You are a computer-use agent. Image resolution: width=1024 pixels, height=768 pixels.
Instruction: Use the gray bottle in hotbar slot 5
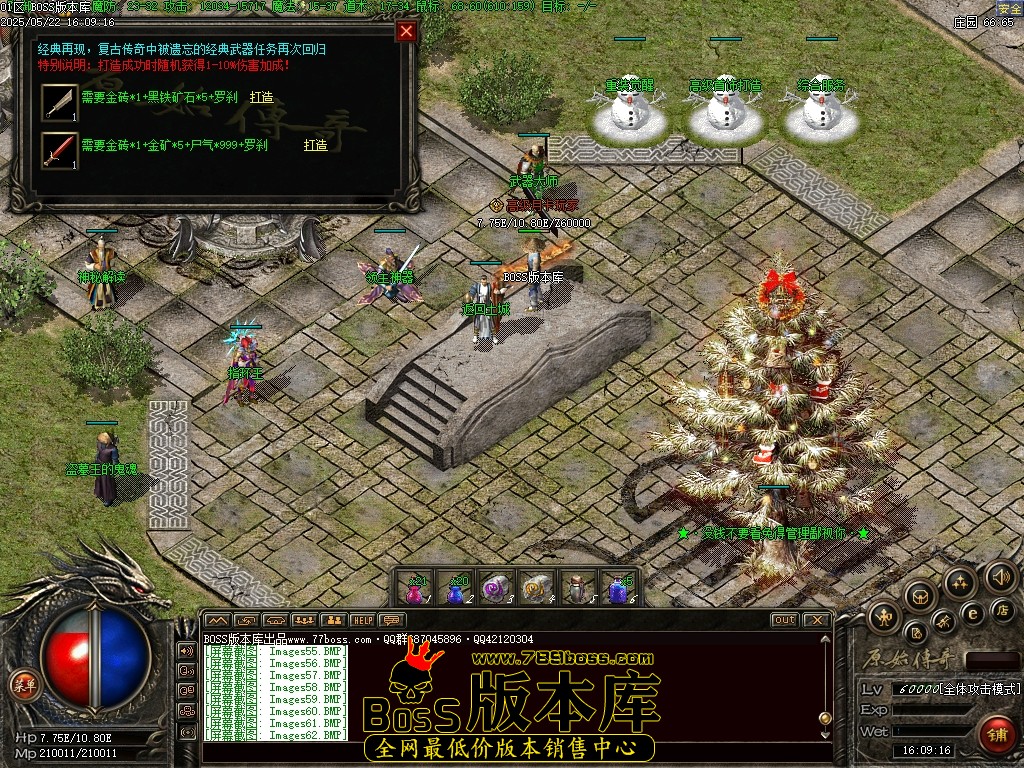pyautogui.click(x=578, y=588)
